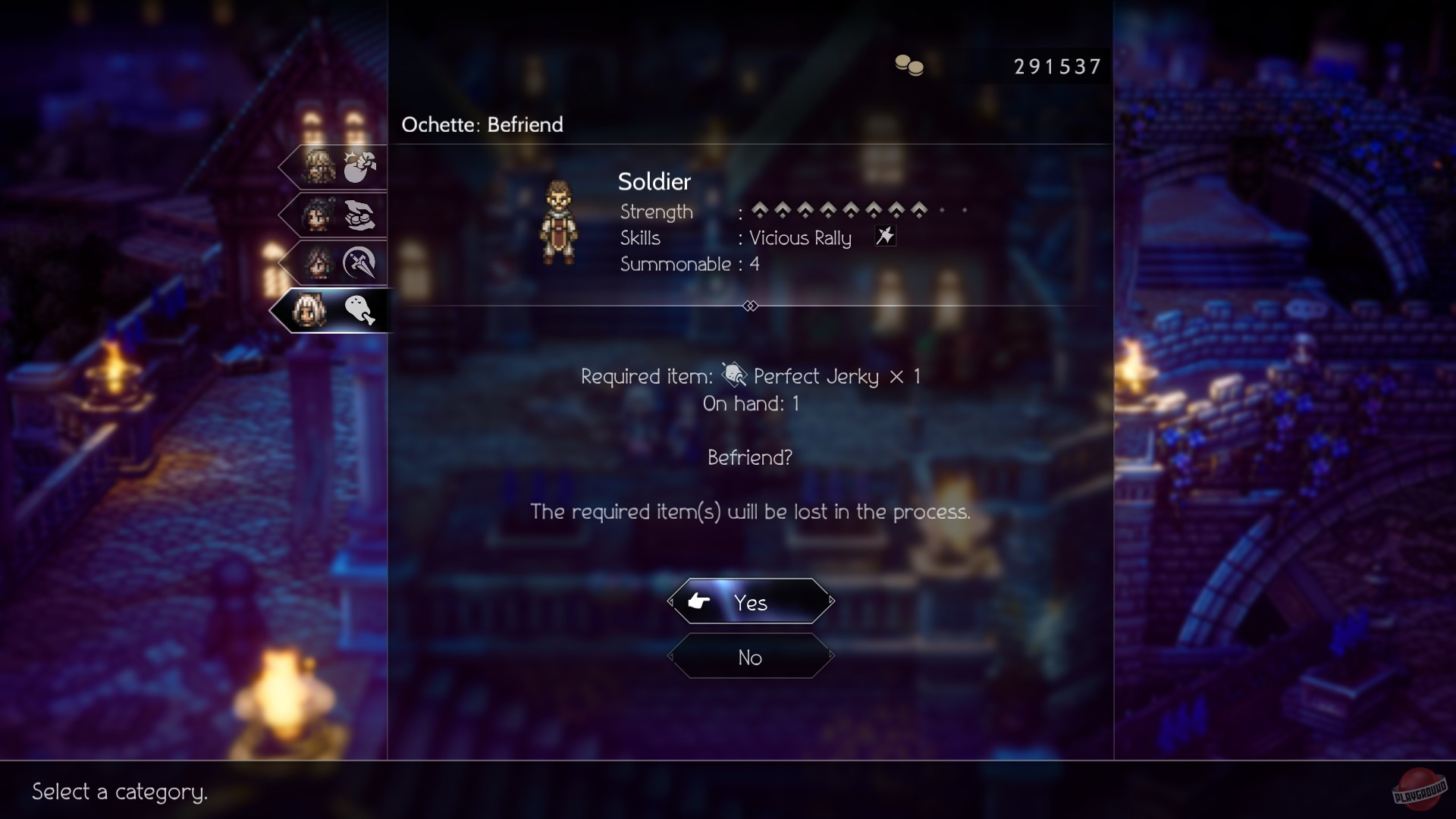Click the polearm weapon icon beside Vicious Rally
This screenshot has height=819, width=1456.
point(885,237)
